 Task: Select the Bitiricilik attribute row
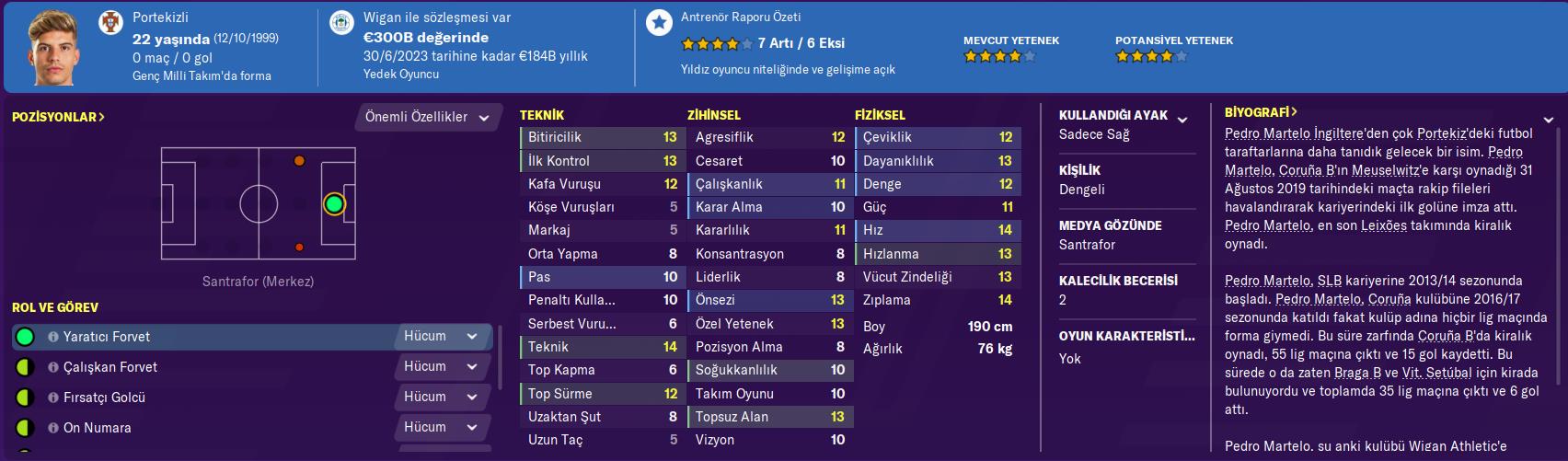(x=600, y=137)
